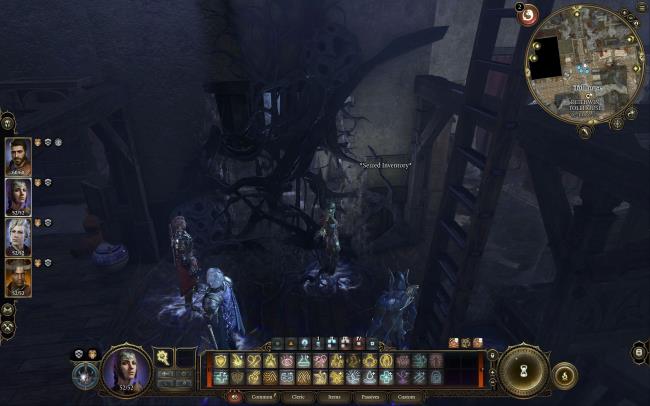This screenshot has width=650, height=406.
Task: Switch to the Custom hotbar tab
Action: pyautogui.click(x=405, y=397)
